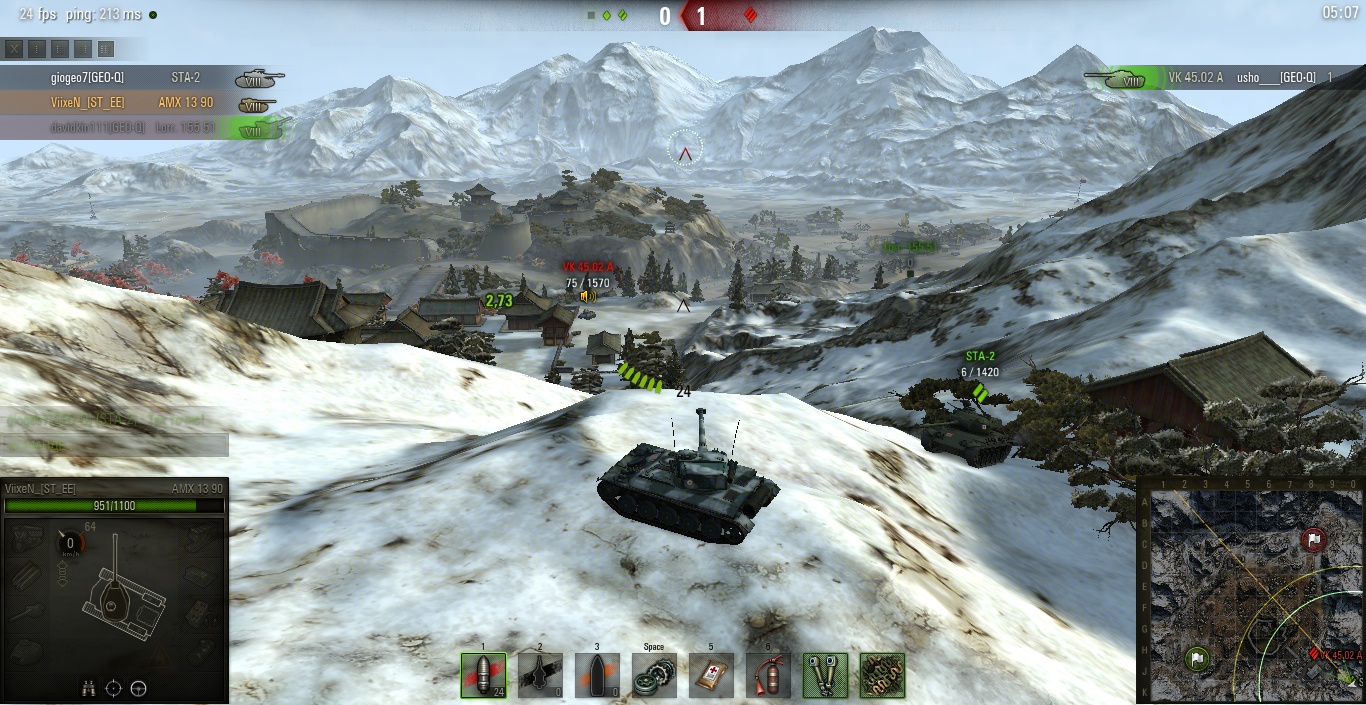Switch team panel to the widest list mode
The image size is (1366, 705).
click(106, 48)
